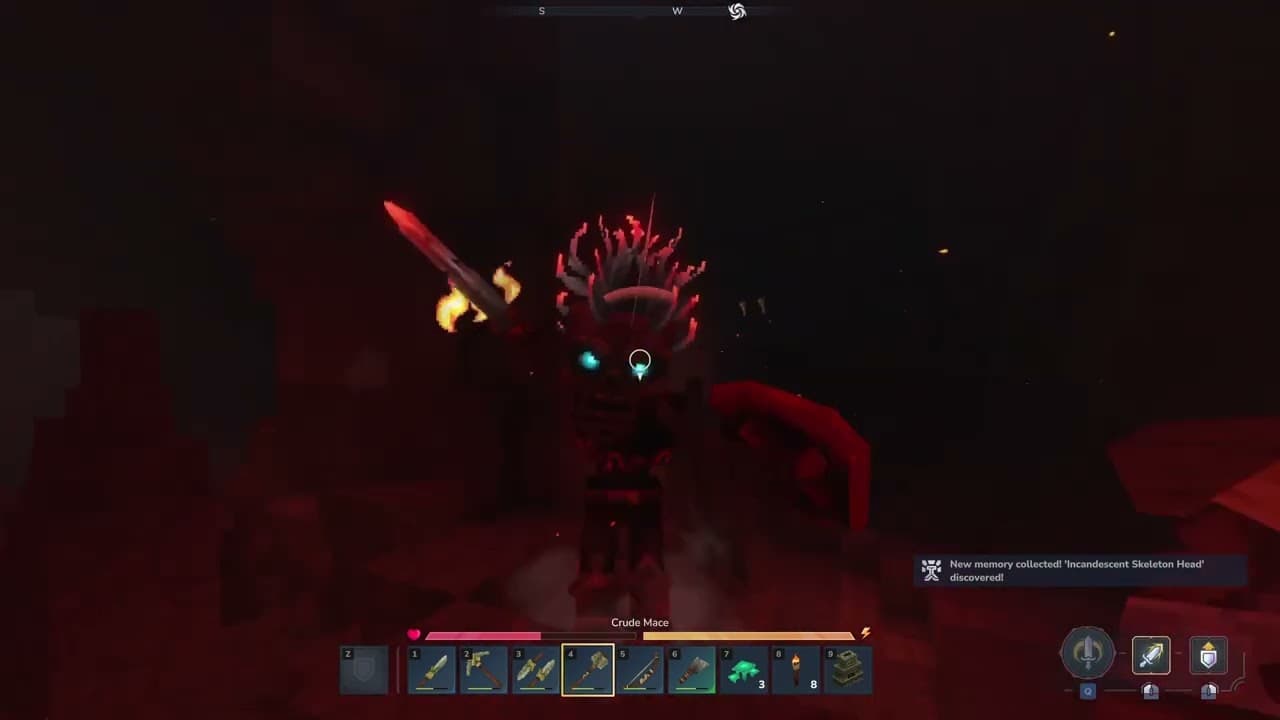Equip the torch from the hotbar
The image size is (1280, 720).
pos(796,670)
